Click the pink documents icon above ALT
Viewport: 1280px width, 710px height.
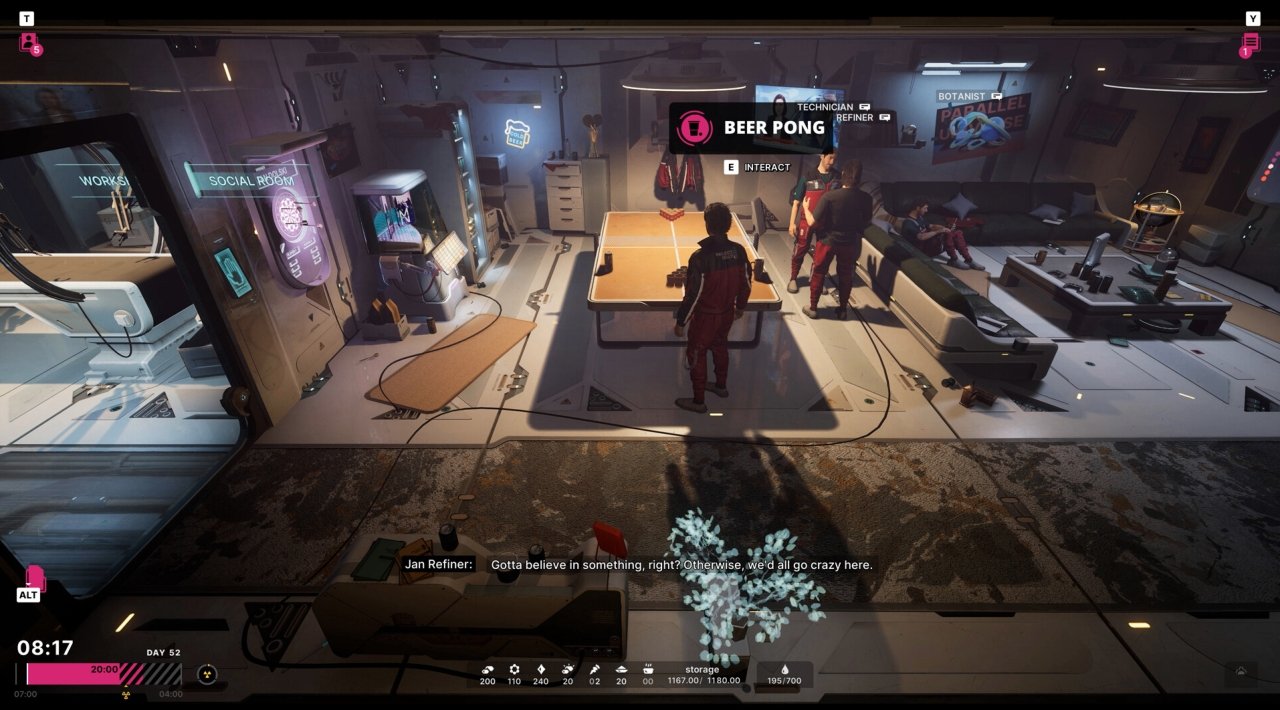pyautogui.click(x=35, y=578)
